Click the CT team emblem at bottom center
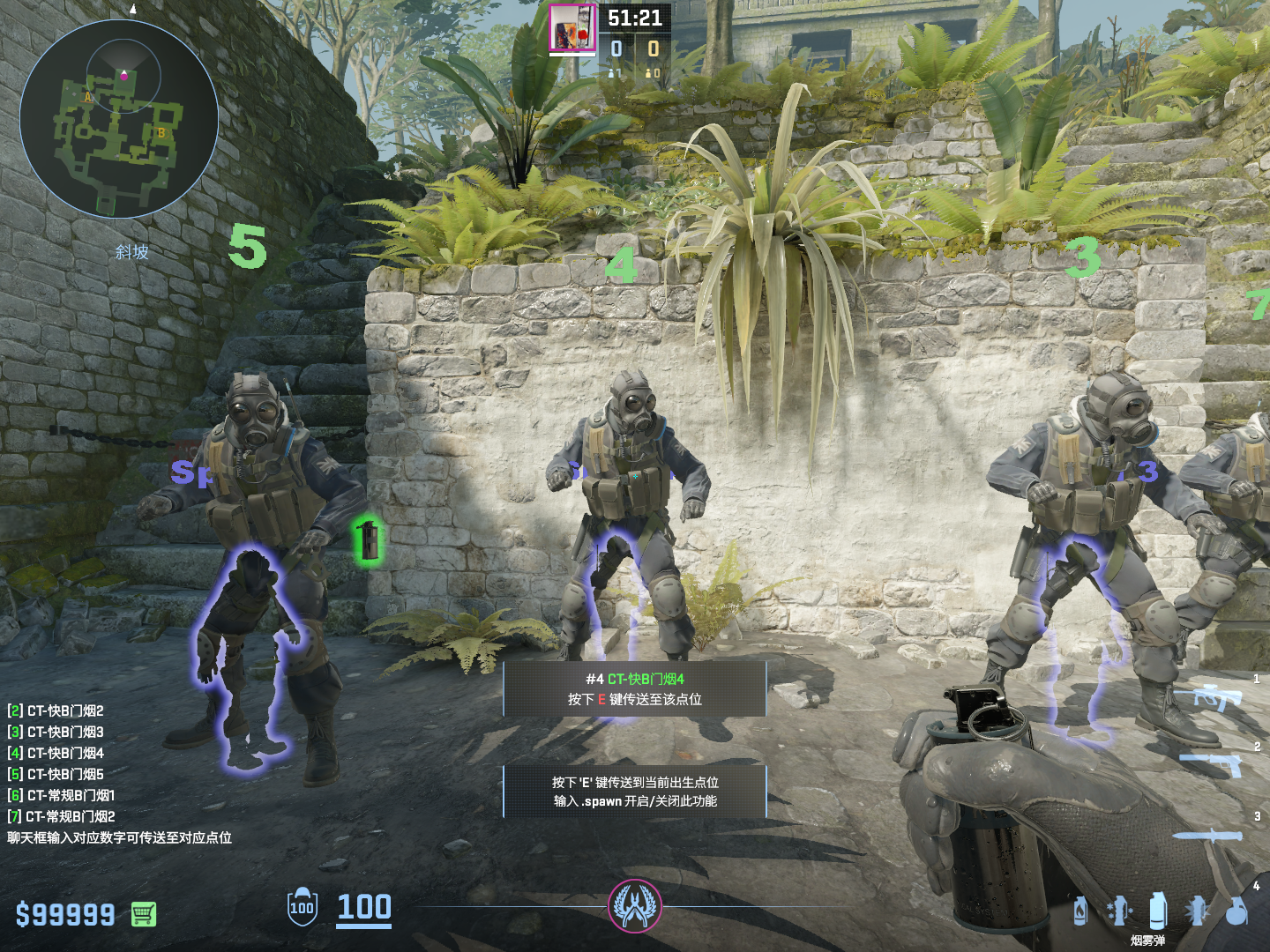1270x952 pixels. 634,906
